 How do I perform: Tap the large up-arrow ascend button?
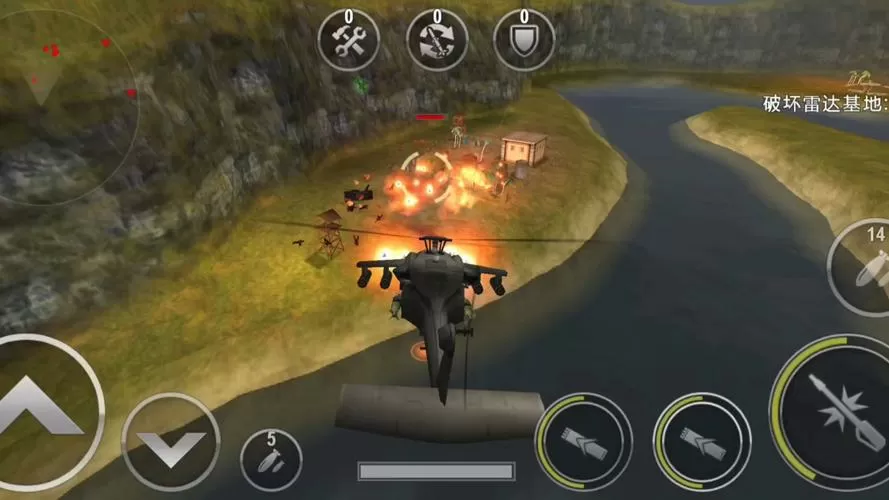(x=42, y=408)
